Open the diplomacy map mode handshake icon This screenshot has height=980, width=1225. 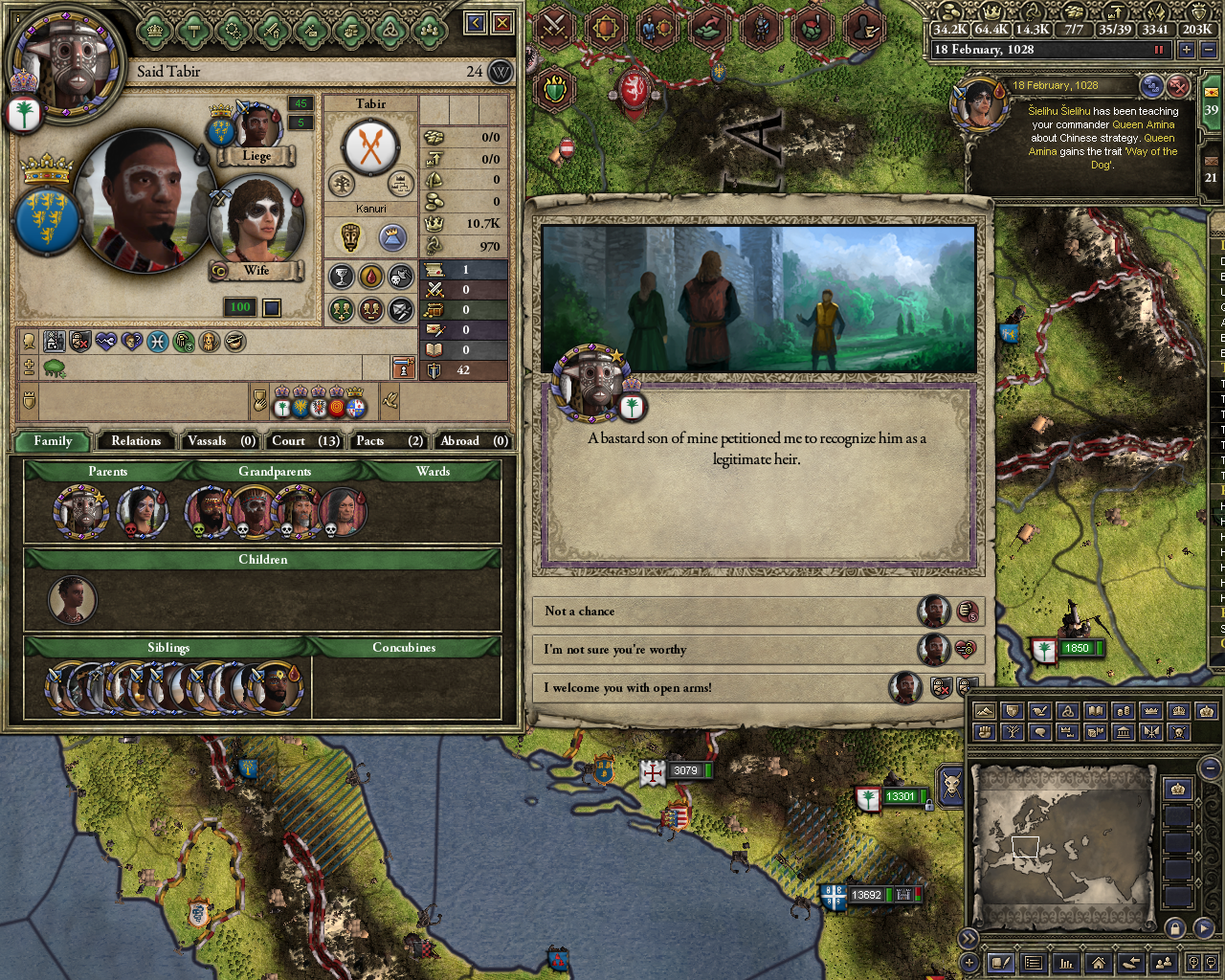coord(1040,711)
